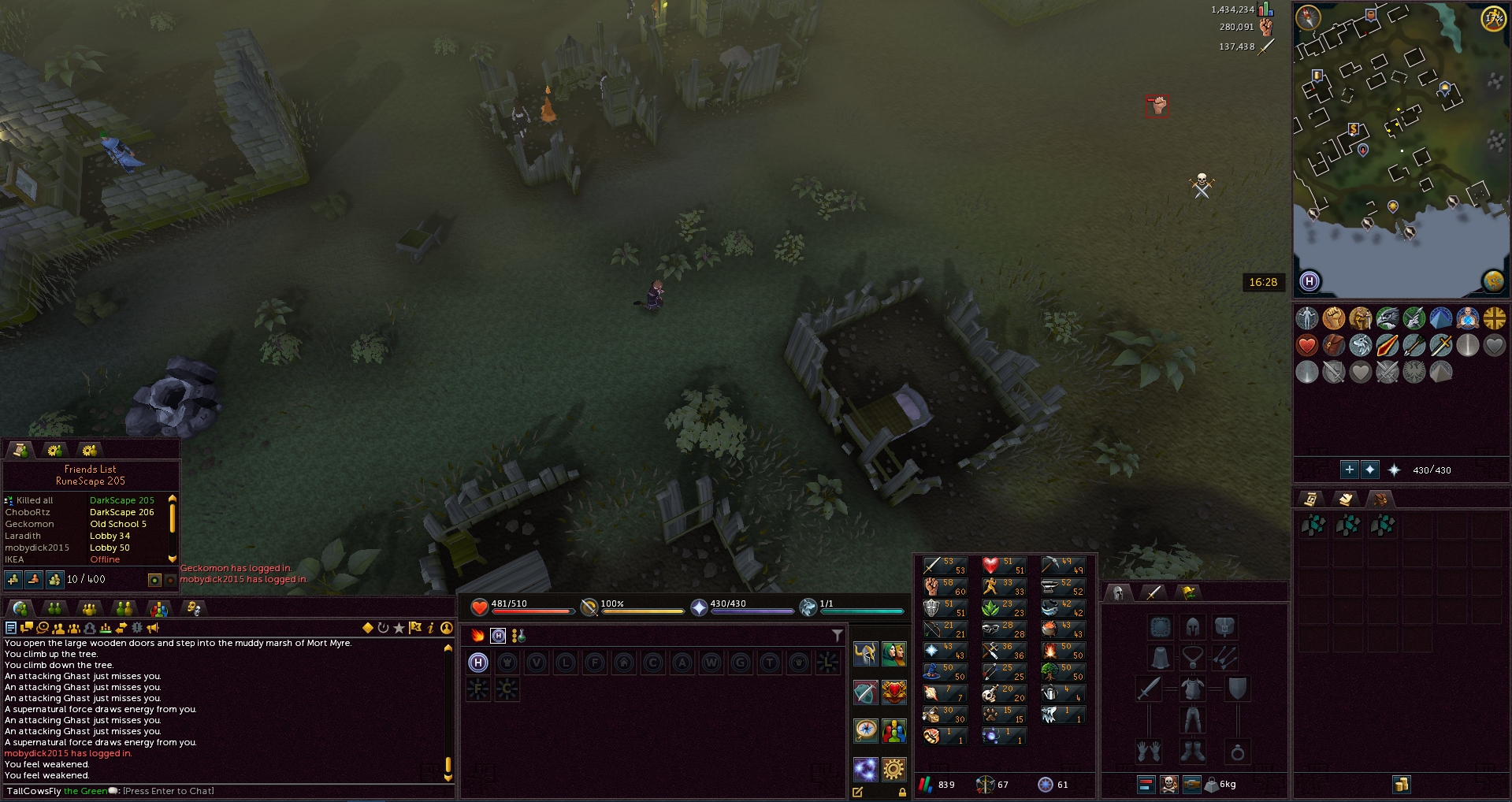Open the Powers sword-and-shield icon
1512x802 pixels.
point(866,692)
